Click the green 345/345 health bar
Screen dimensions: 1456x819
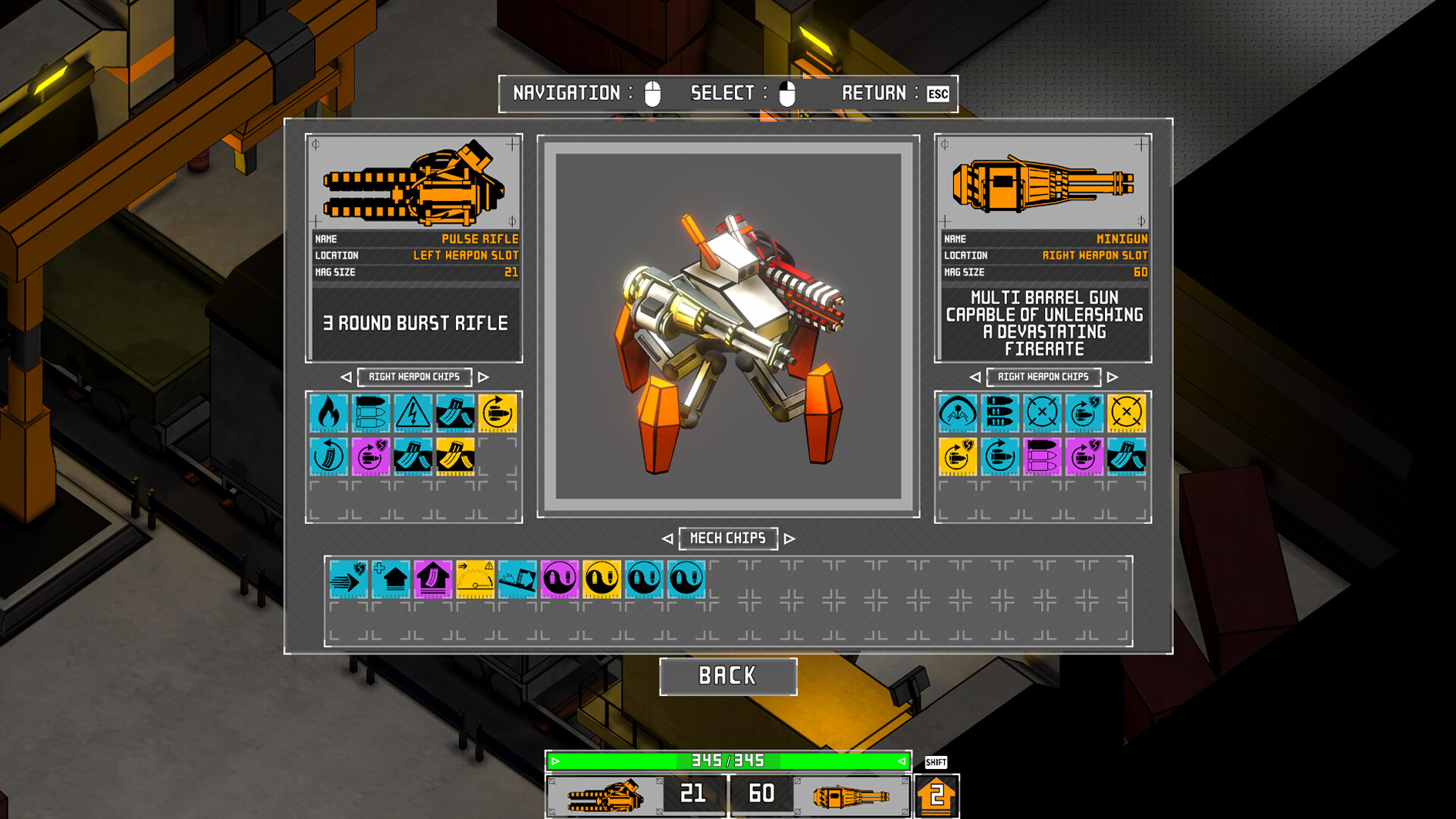point(728,759)
